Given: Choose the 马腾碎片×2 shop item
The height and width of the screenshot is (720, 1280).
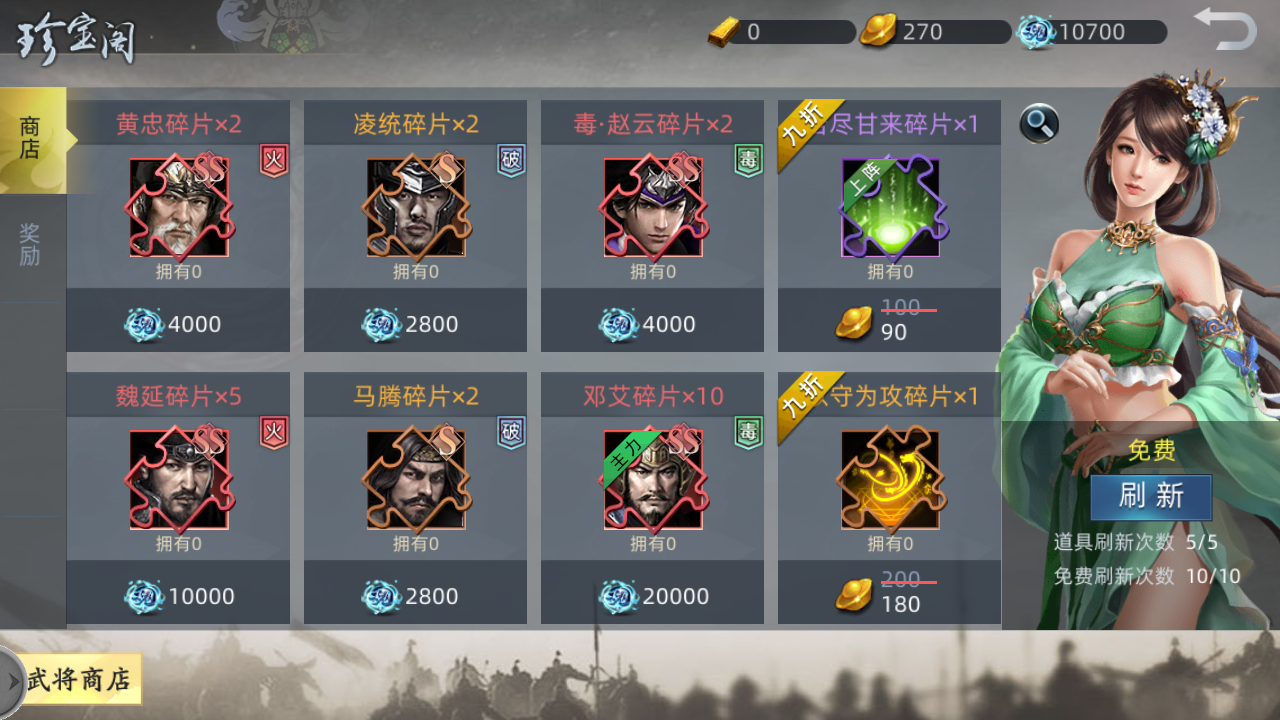Looking at the screenshot, I should pos(416,480).
